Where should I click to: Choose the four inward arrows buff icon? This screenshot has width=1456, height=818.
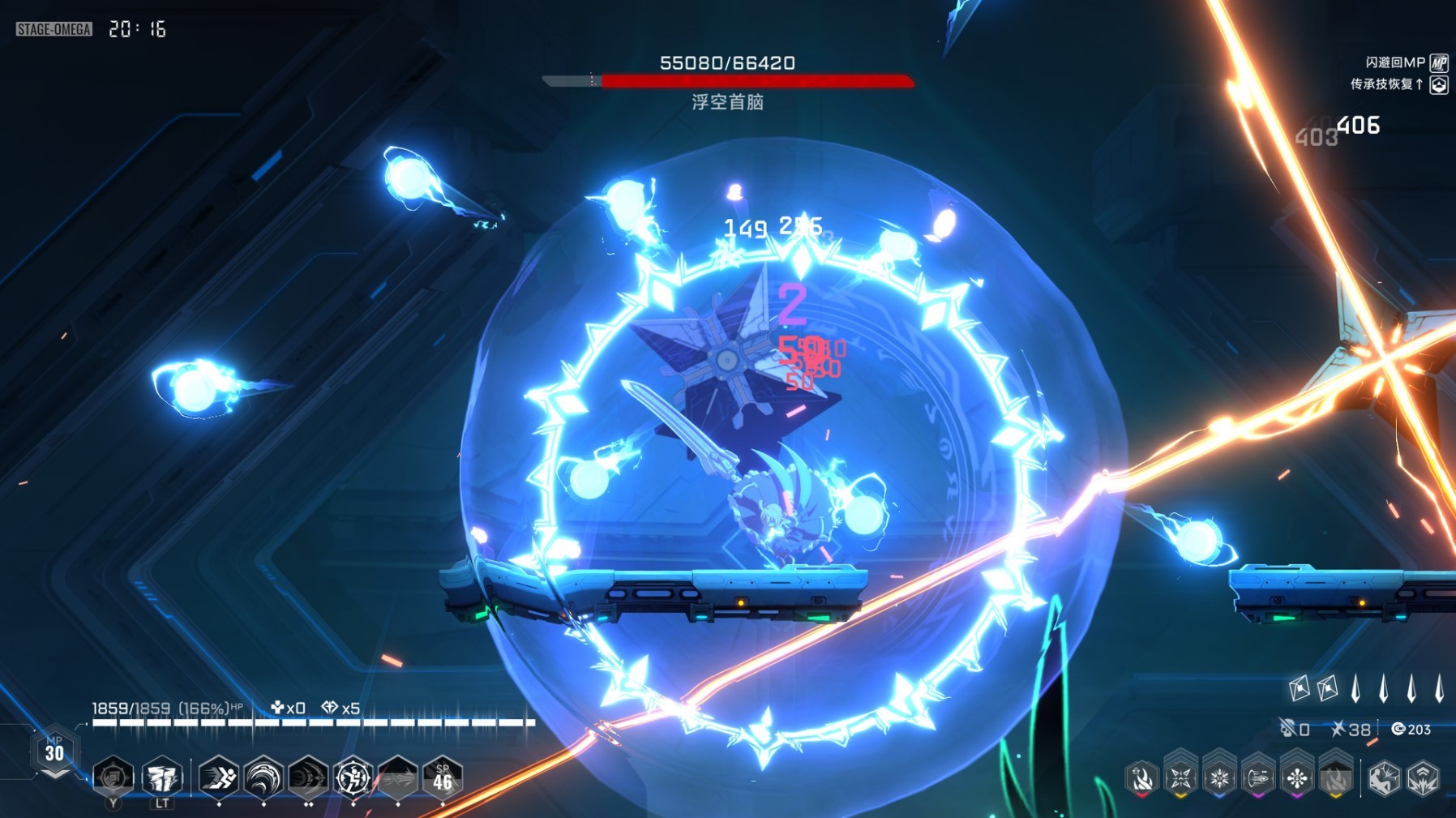pyautogui.click(x=1180, y=778)
